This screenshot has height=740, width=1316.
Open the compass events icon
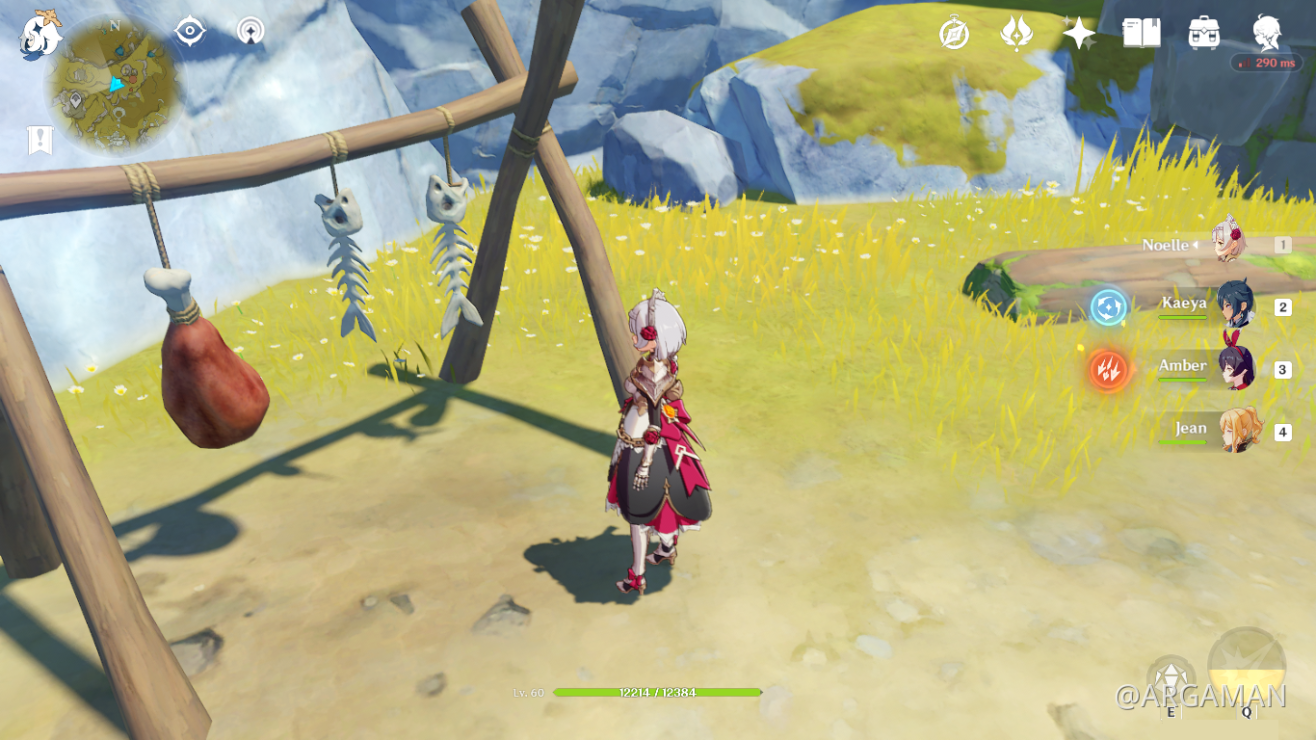pyautogui.click(x=954, y=33)
